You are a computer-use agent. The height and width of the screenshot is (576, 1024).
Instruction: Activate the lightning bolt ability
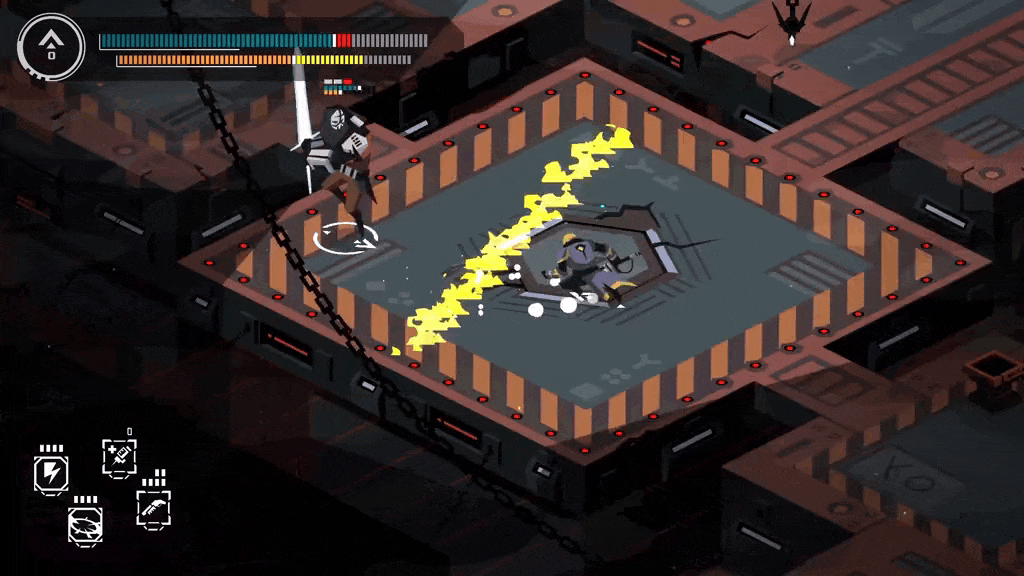(x=50, y=474)
